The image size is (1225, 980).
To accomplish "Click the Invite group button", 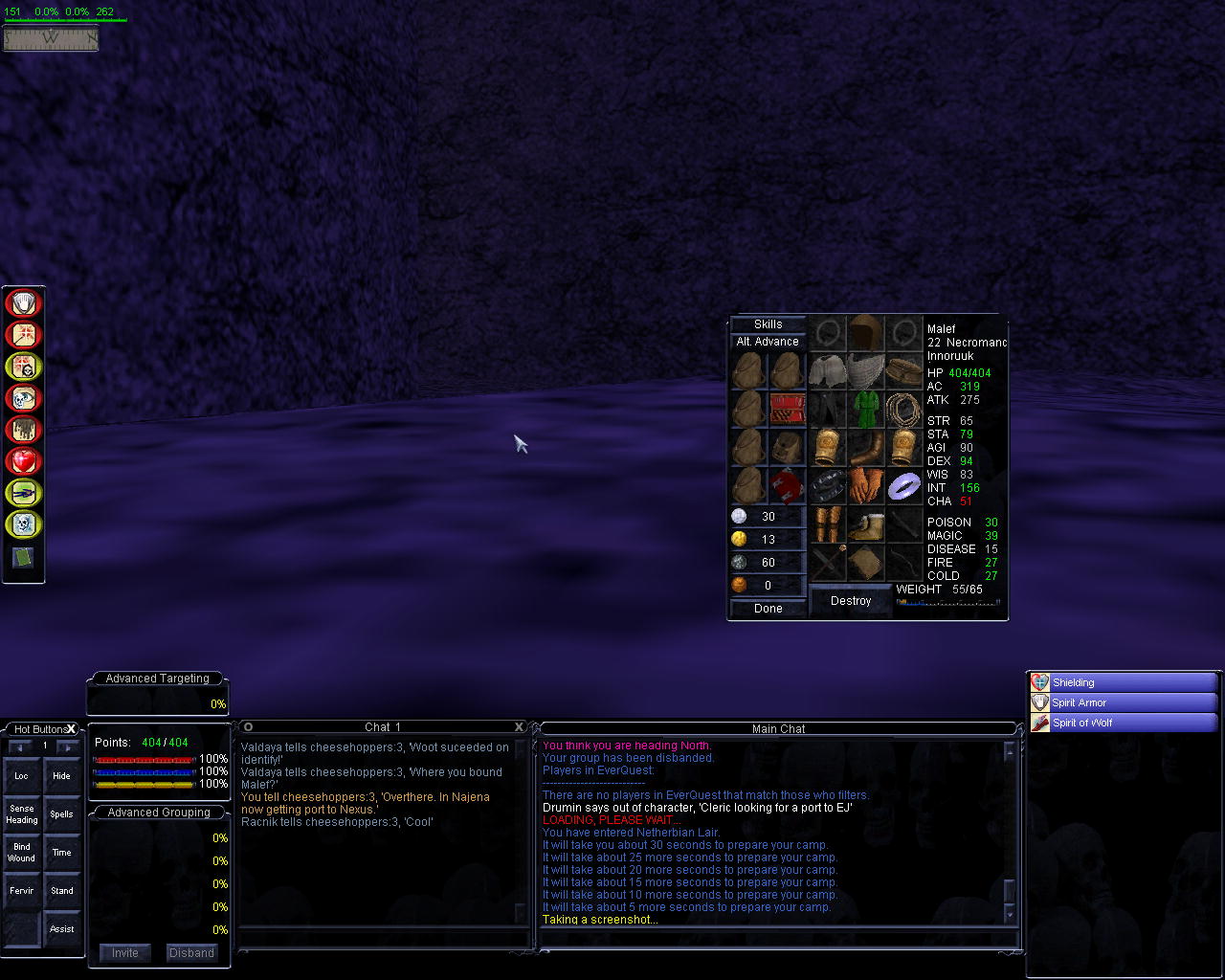I will click(124, 953).
